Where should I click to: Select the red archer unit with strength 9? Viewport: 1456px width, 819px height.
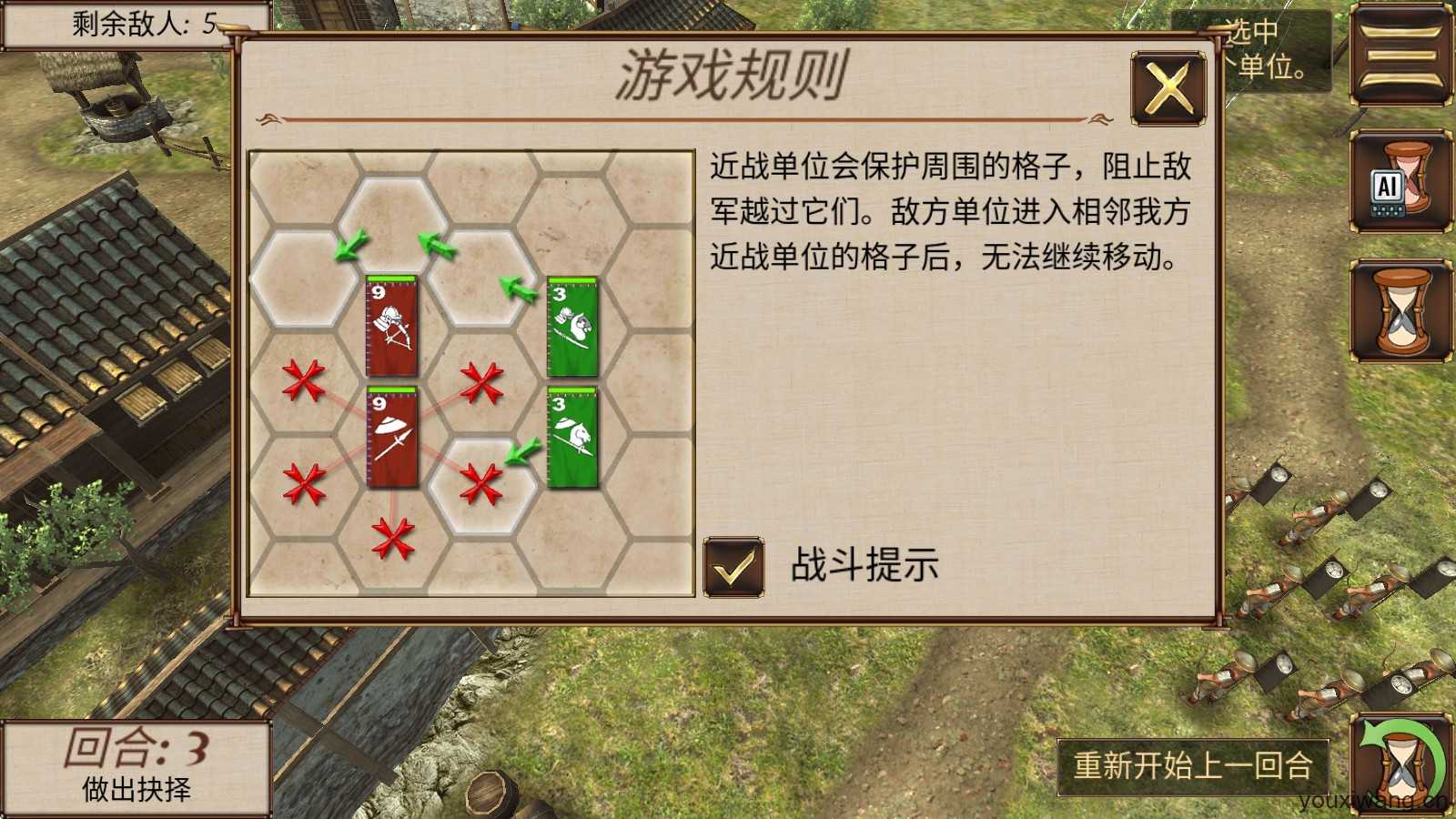tap(389, 328)
